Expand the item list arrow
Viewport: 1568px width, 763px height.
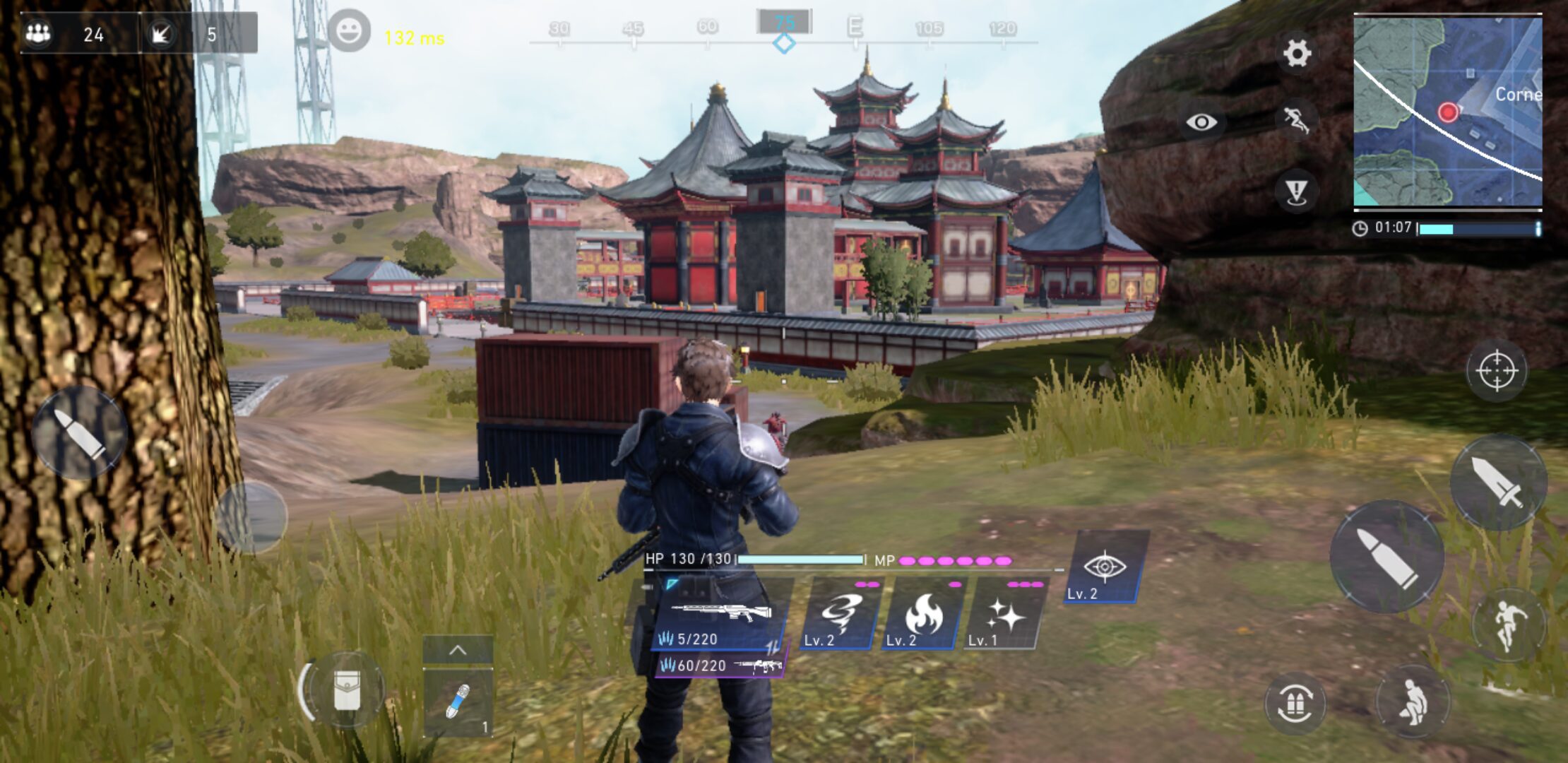[x=458, y=650]
